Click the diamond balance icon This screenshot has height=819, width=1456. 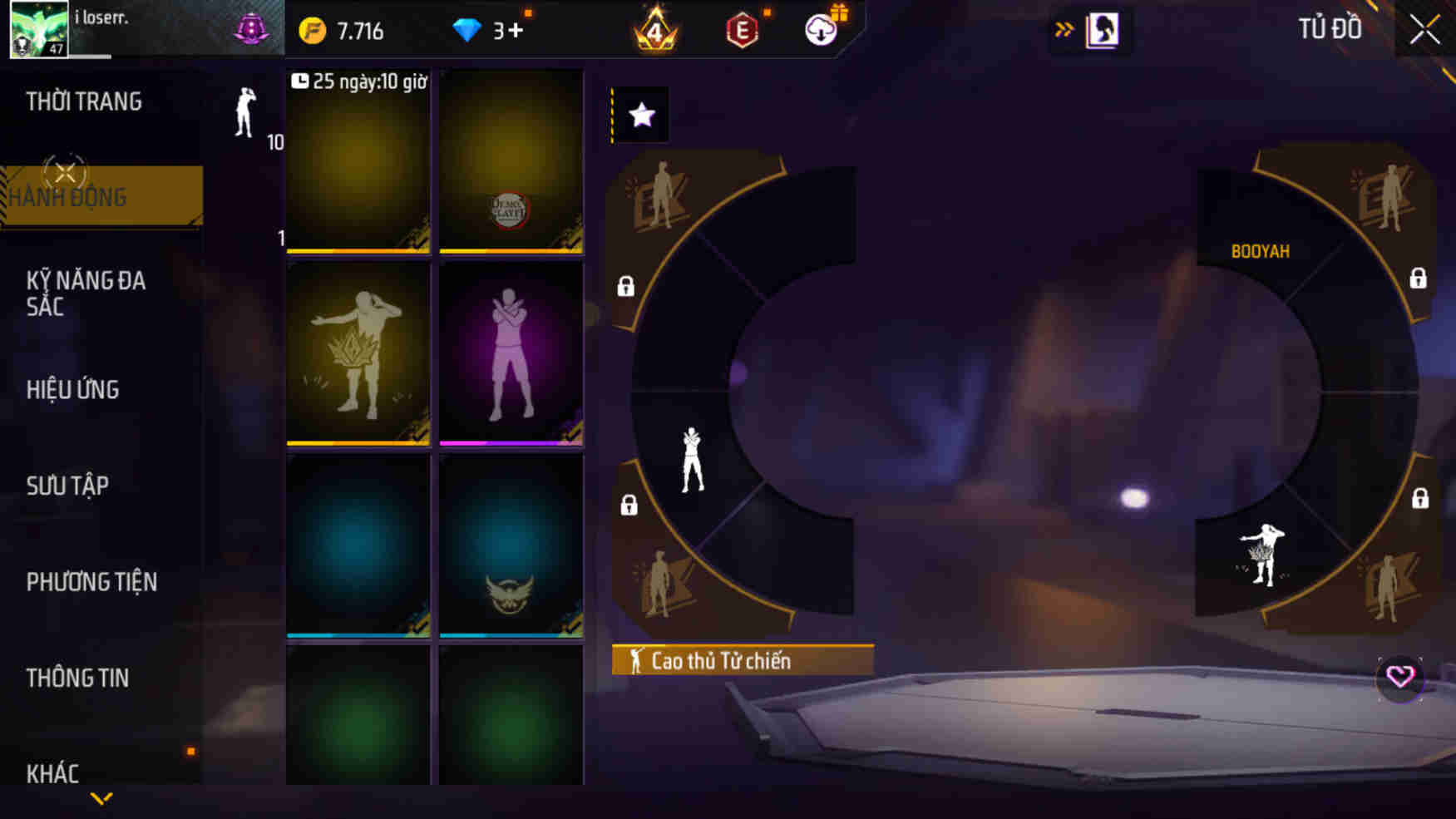click(x=470, y=30)
